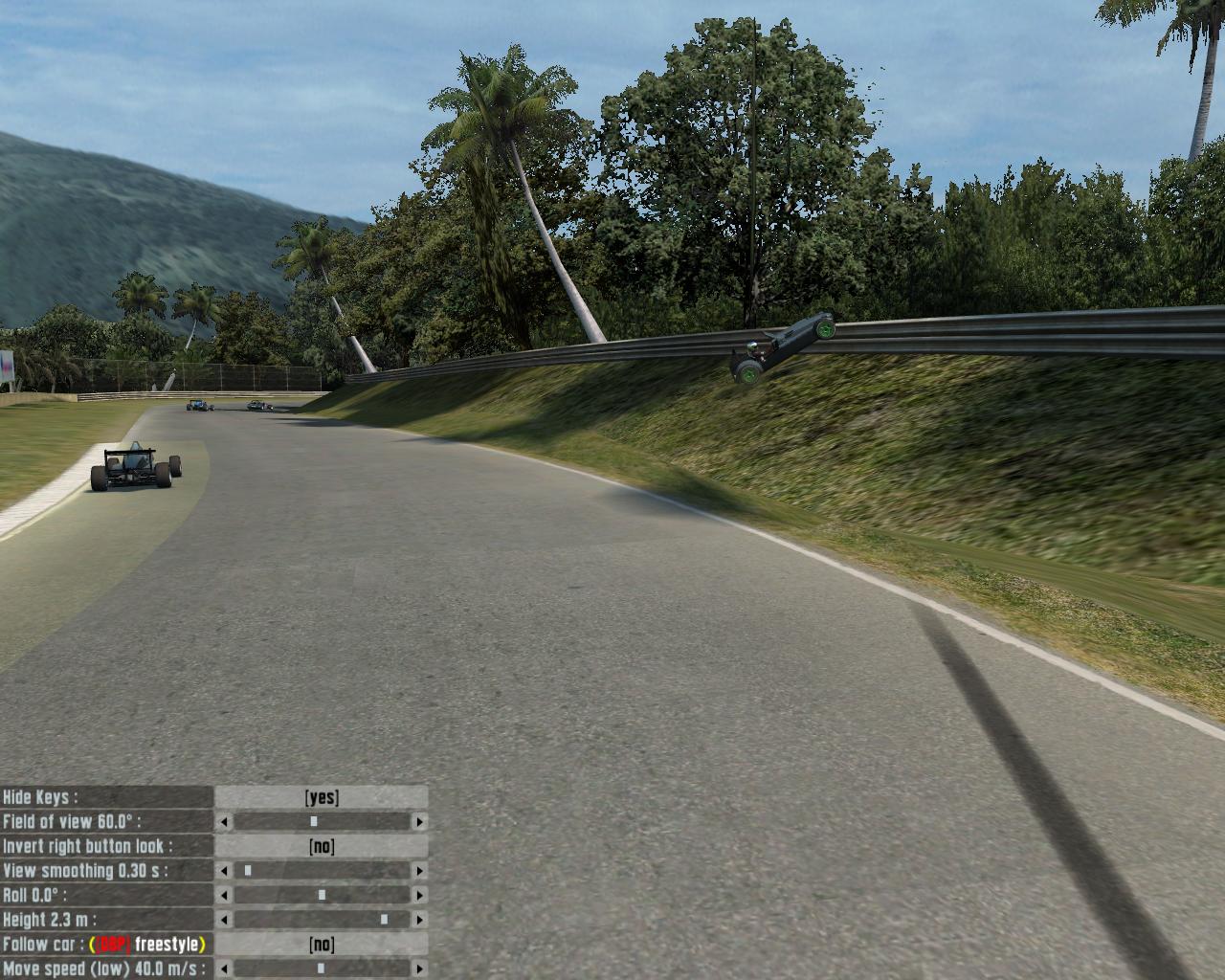The height and width of the screenshot is (980, 1225).
Task: Decrease Field of view with left arrow
Action: coord(225,822)
